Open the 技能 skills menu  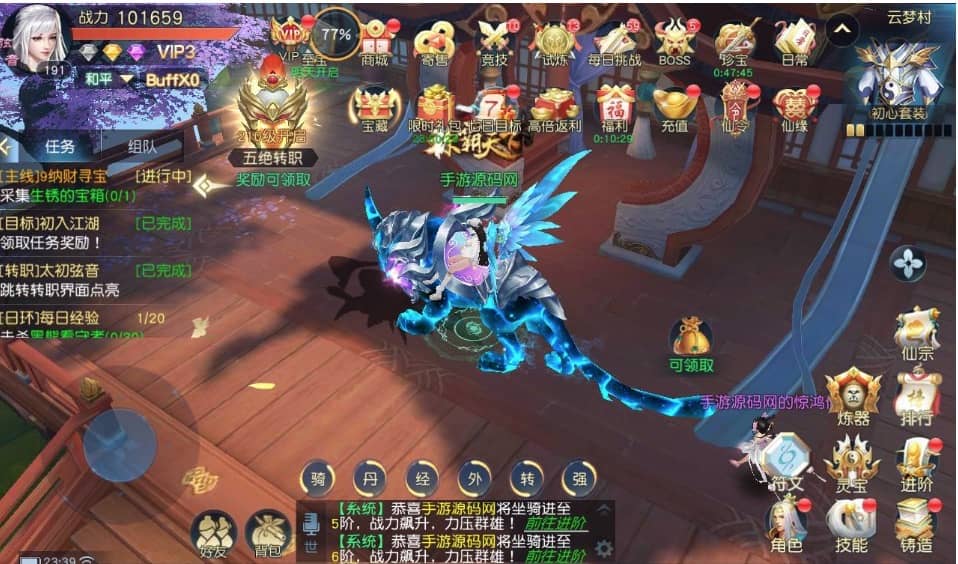851,524
